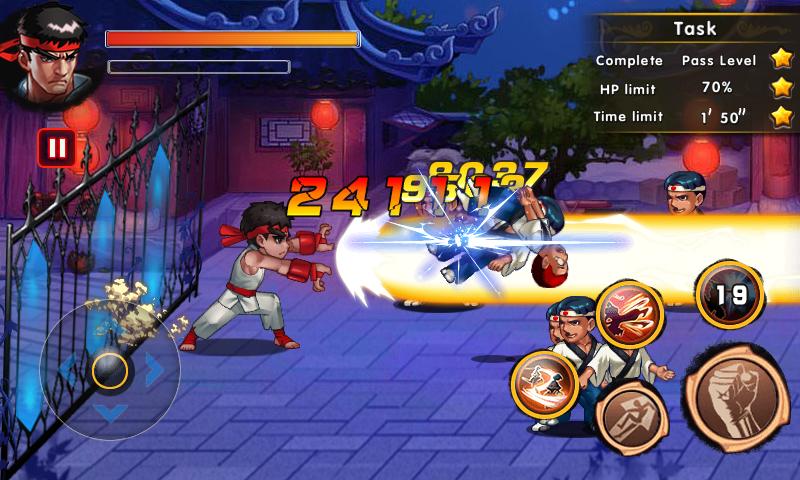Select the skill on cooldown showing 19
This screenshot has width=800, height=480.
(x=729, y=295)
